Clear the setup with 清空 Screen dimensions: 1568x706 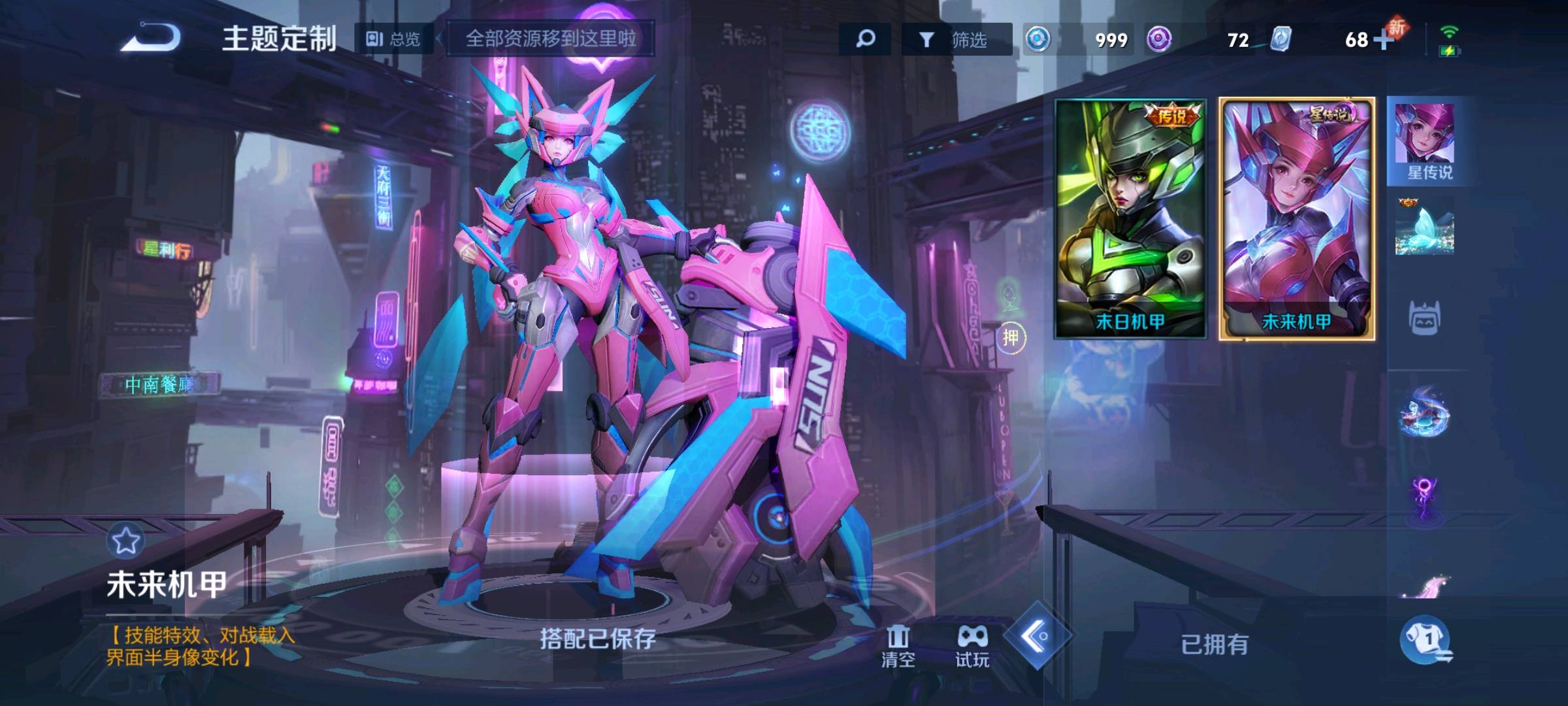(898, 646)
